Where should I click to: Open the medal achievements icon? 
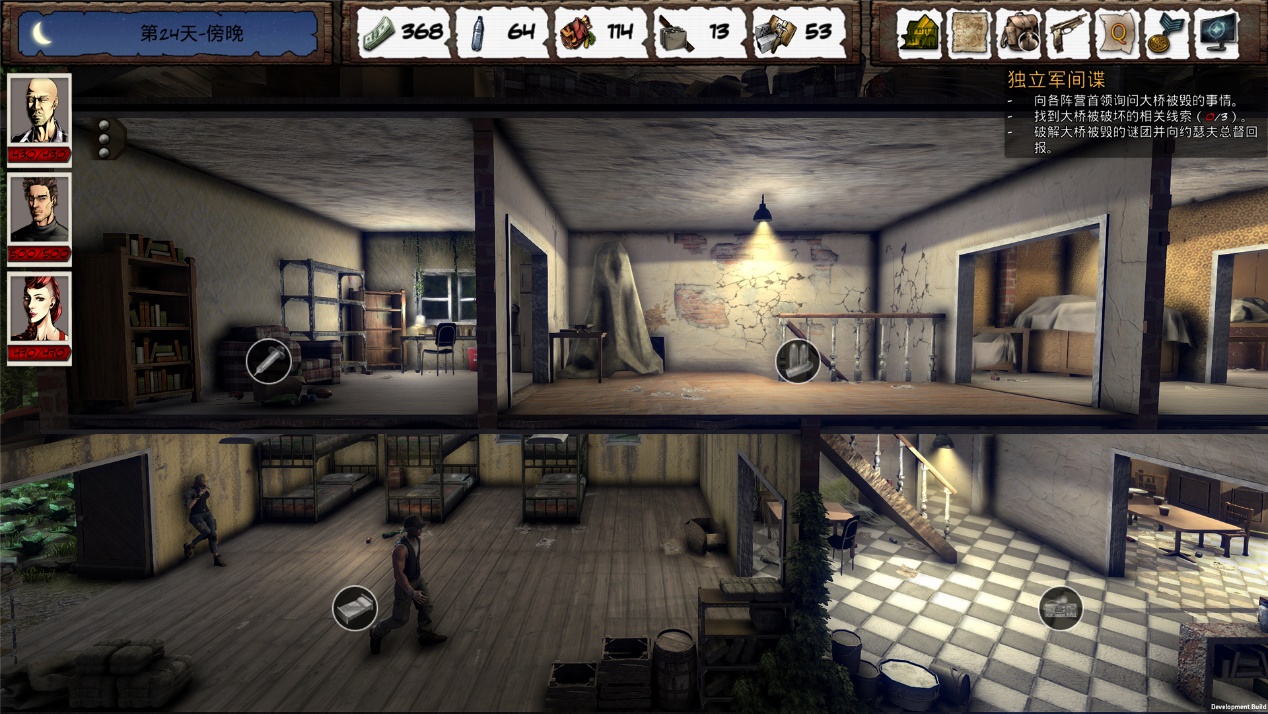[1167, 34]
